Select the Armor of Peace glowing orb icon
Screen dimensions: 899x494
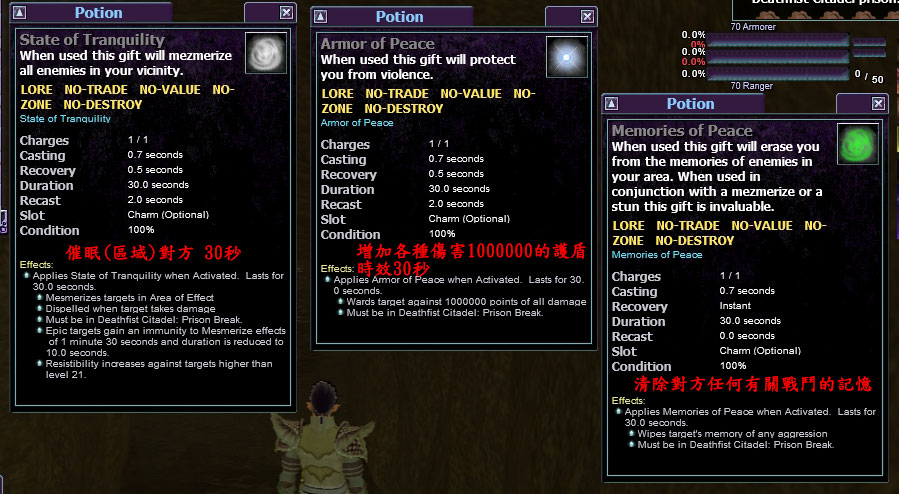tap(566, 57)
